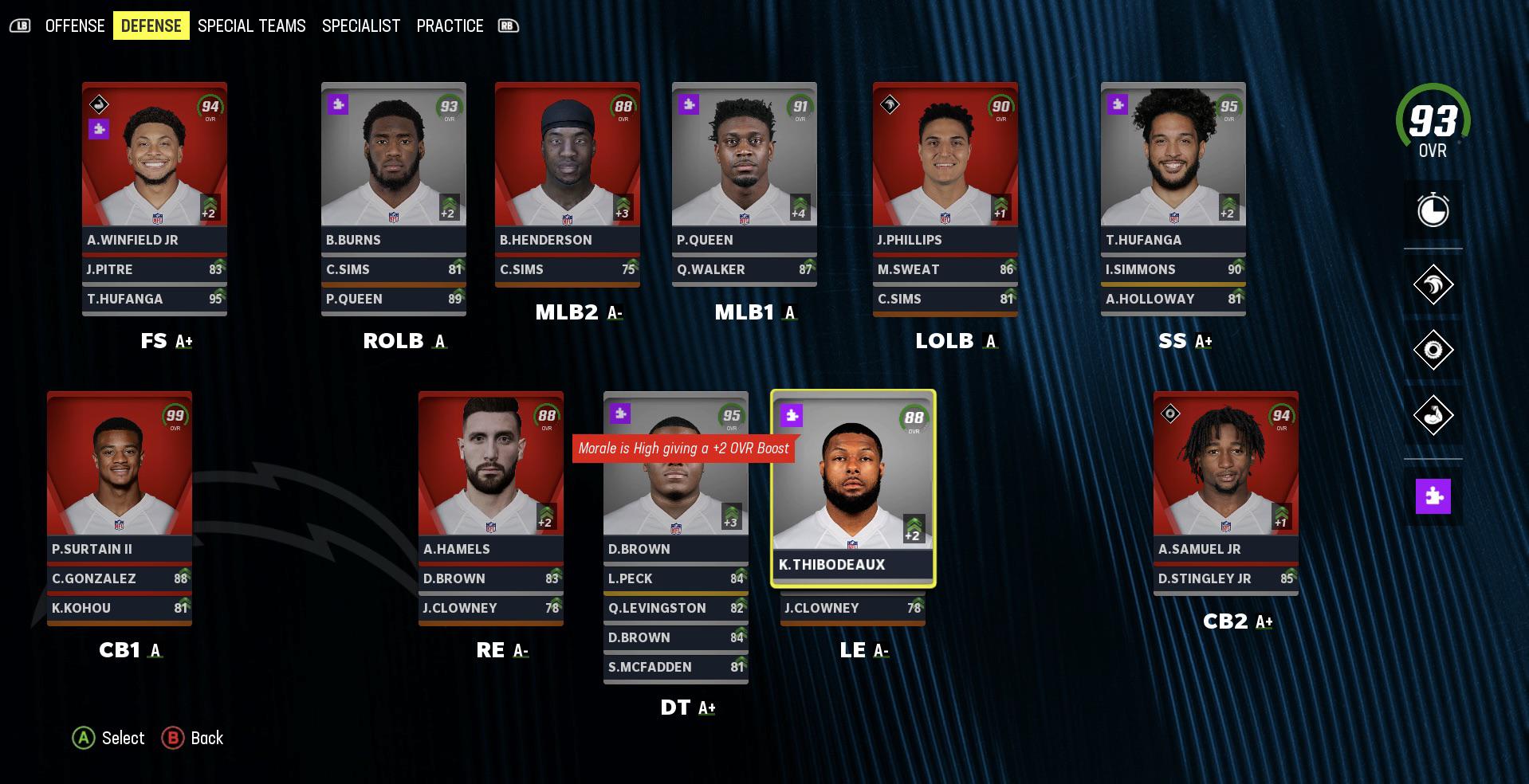Screen dimensions: 1529x784
Task: Click the purple puzzle piece sidebar button
Action: coord(1433,496)
